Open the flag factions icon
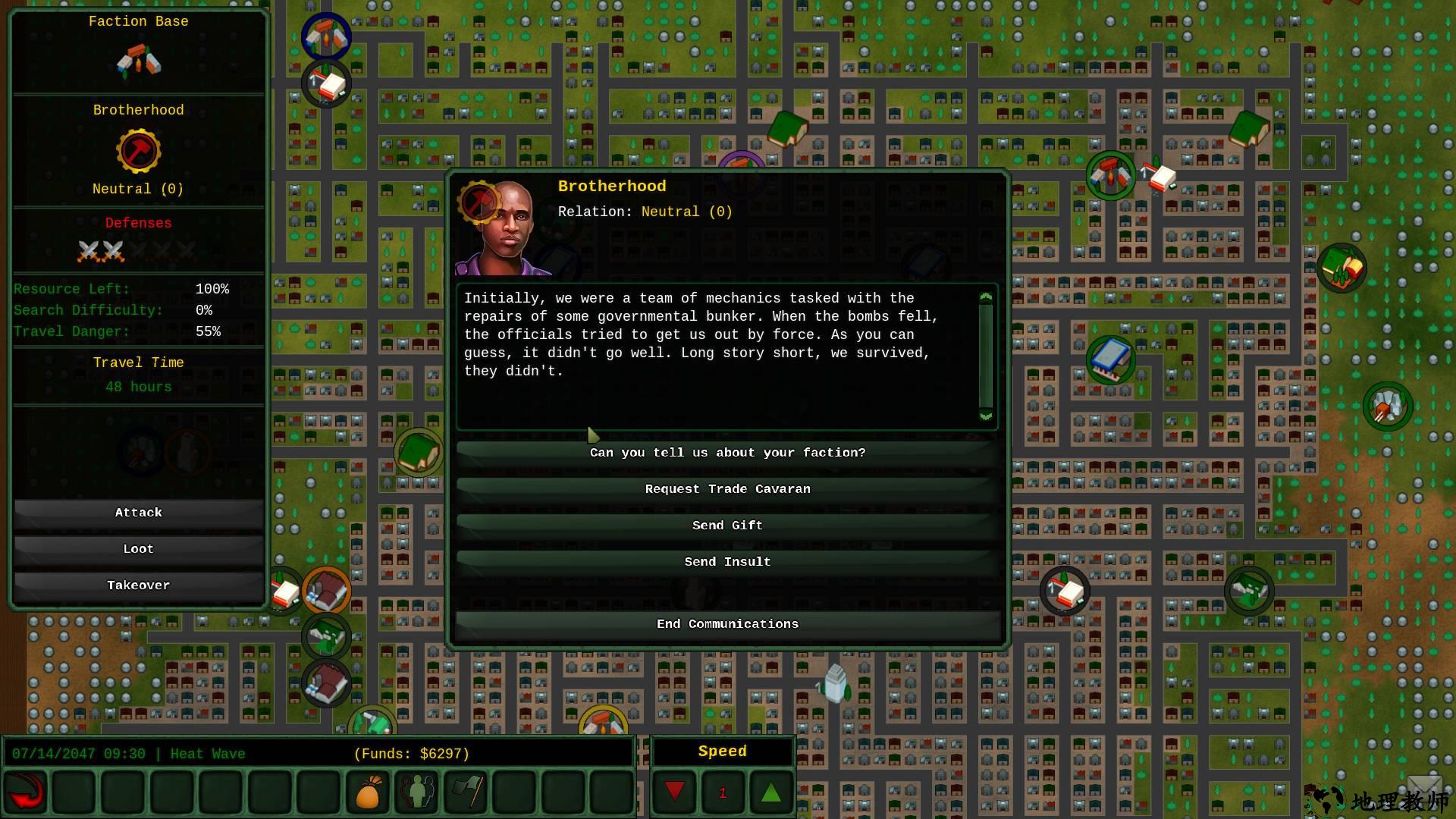 [466, 792]
